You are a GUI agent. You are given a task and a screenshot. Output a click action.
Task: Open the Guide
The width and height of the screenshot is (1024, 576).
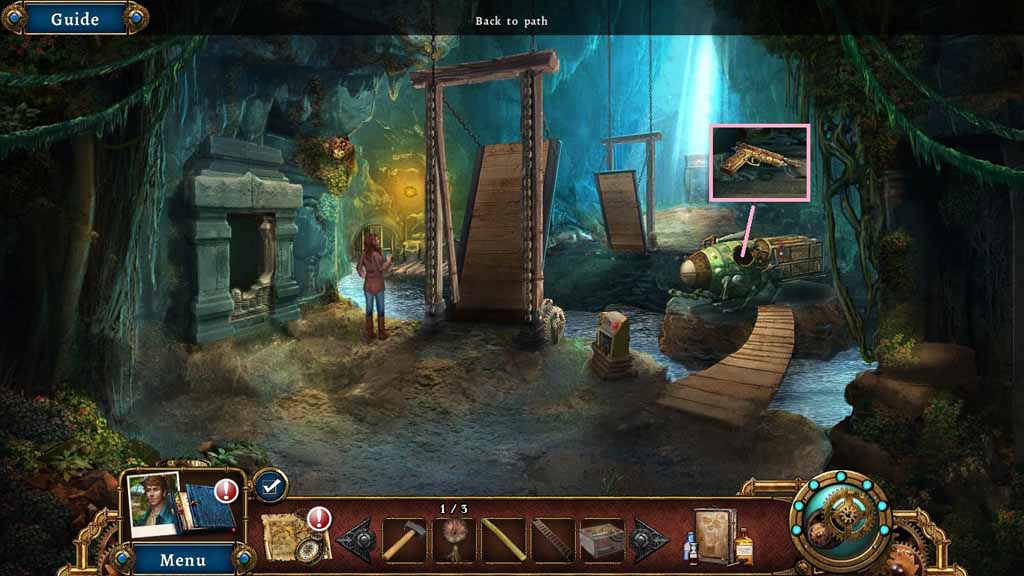pos(74,19)
